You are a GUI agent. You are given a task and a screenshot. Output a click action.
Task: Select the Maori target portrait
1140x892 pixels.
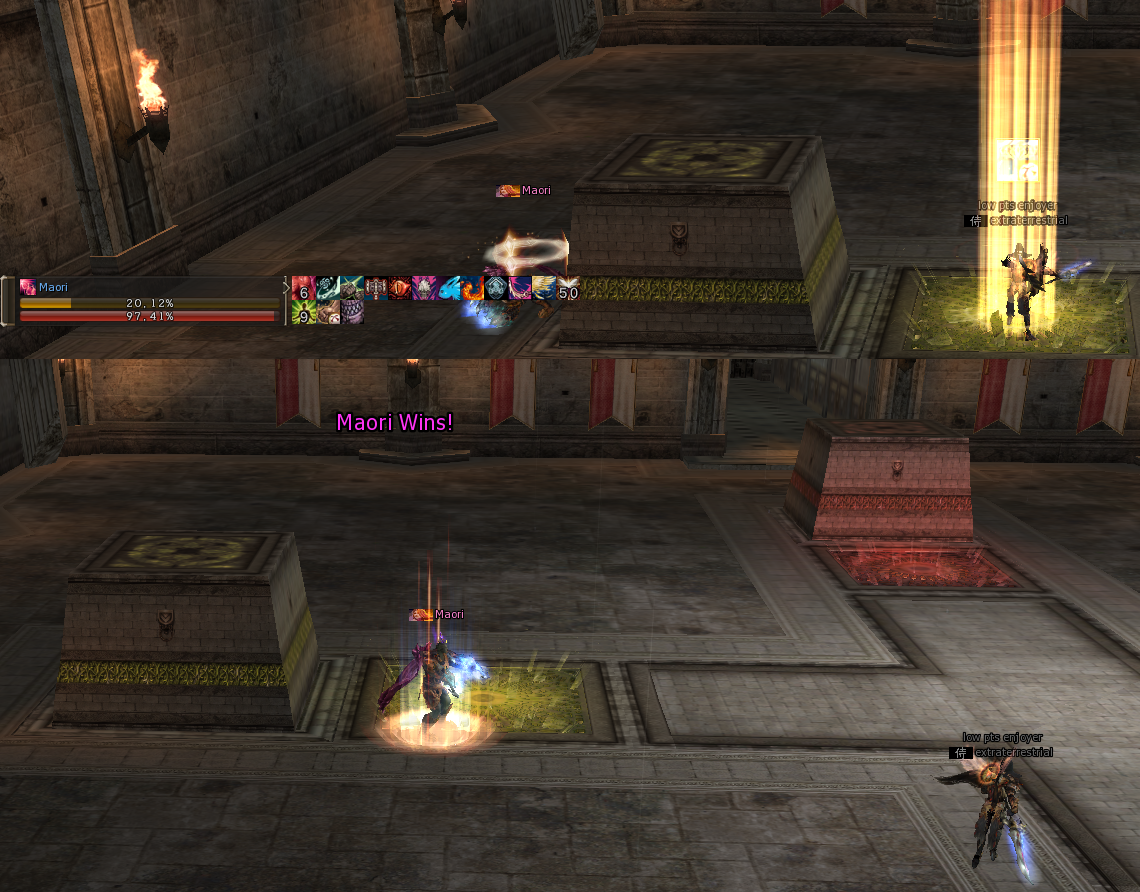[x=28, y=287]
